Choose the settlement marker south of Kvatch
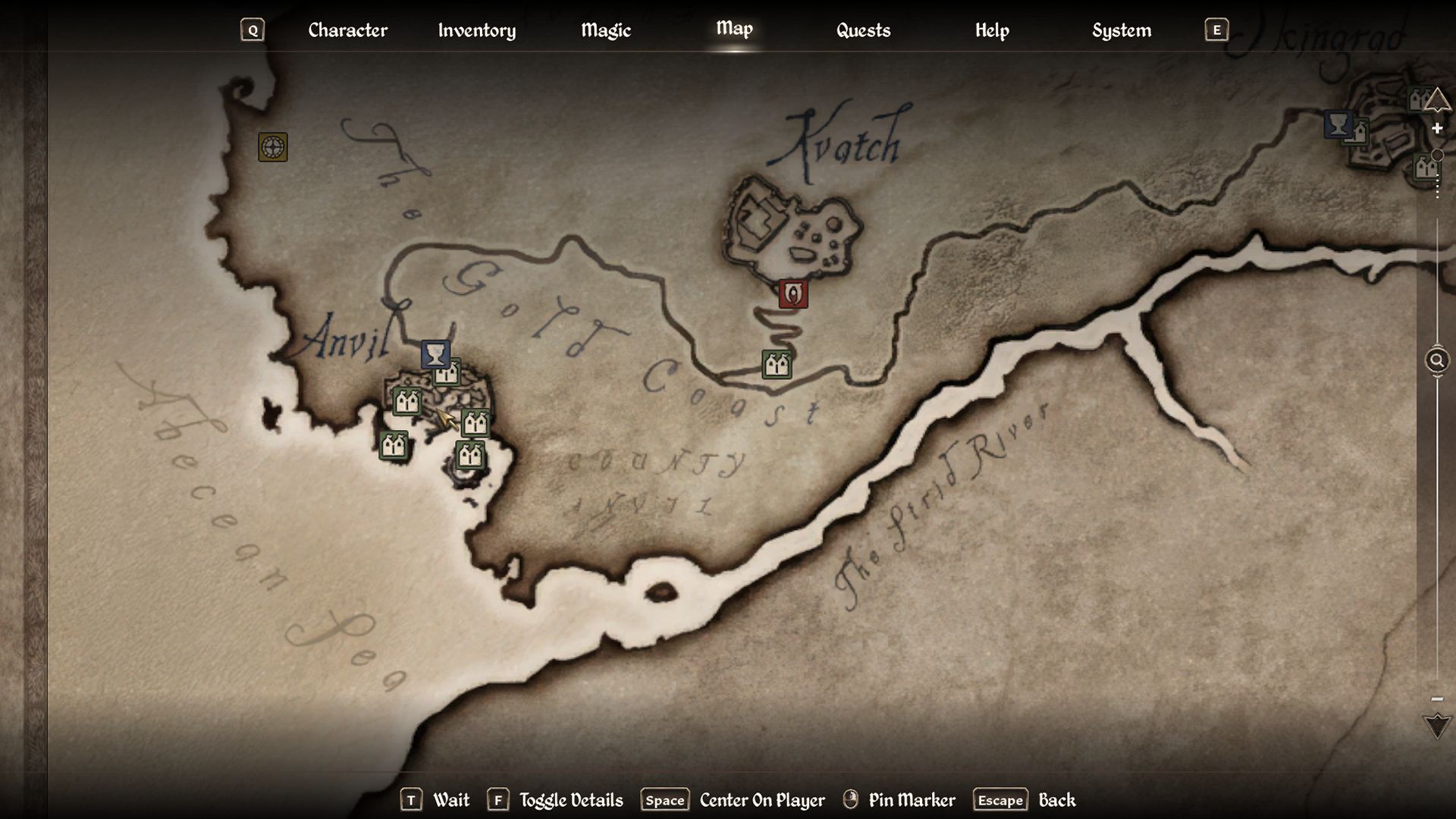 click(777, 365)
